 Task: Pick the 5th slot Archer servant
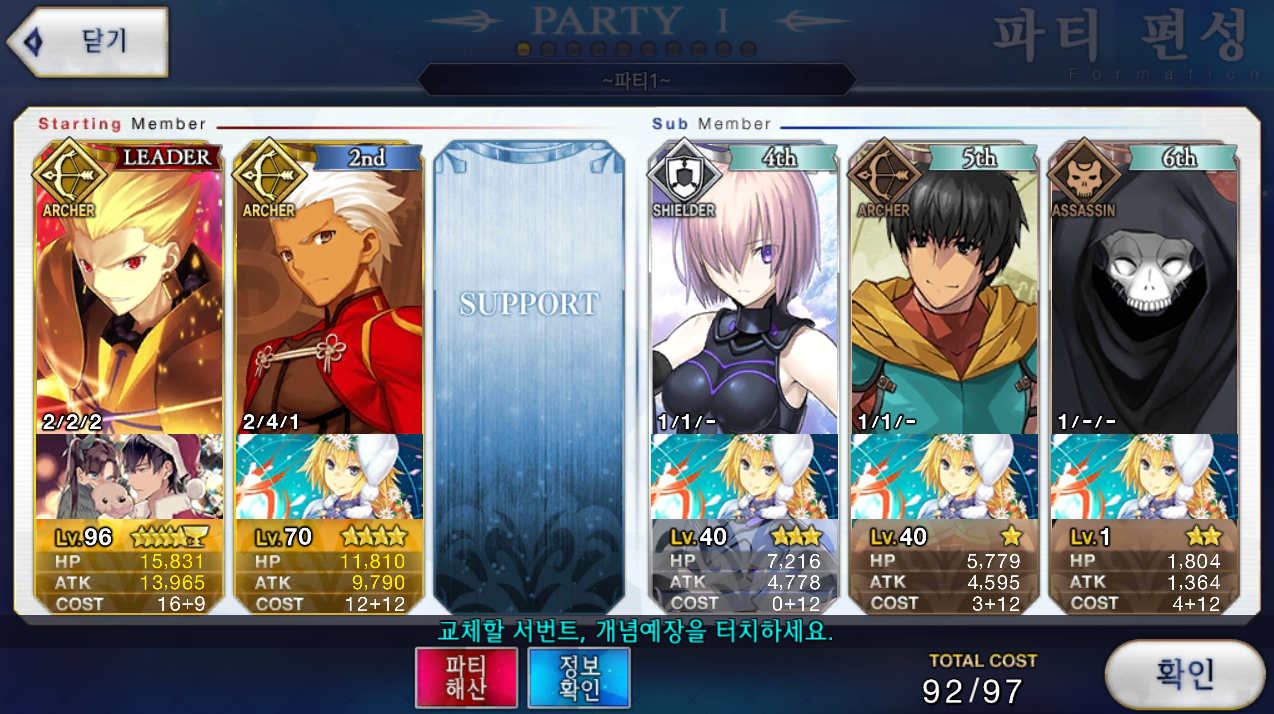coord(944,290)
